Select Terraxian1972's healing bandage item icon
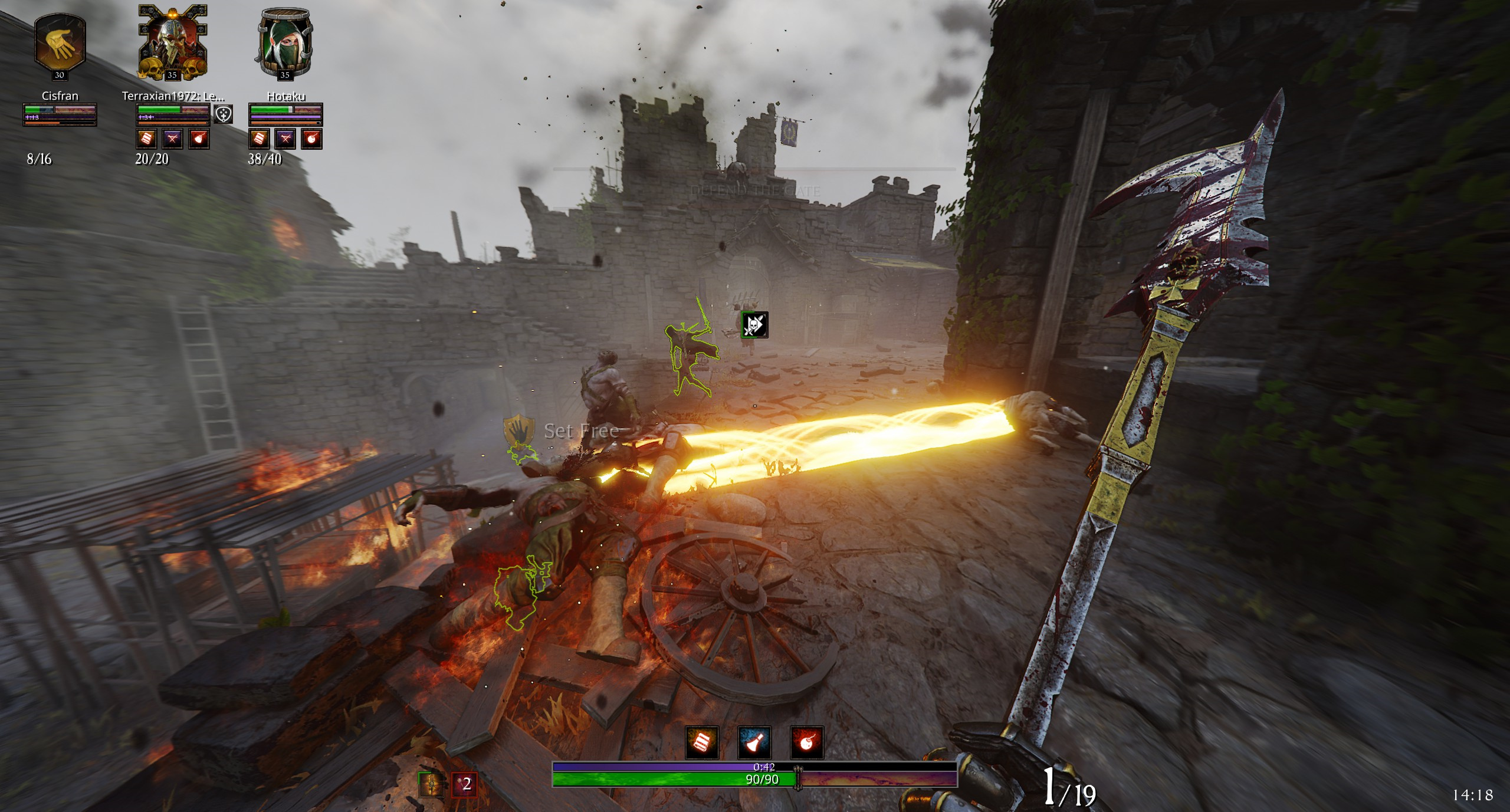This screenshot has width=1510, height=812. point(147,139)
